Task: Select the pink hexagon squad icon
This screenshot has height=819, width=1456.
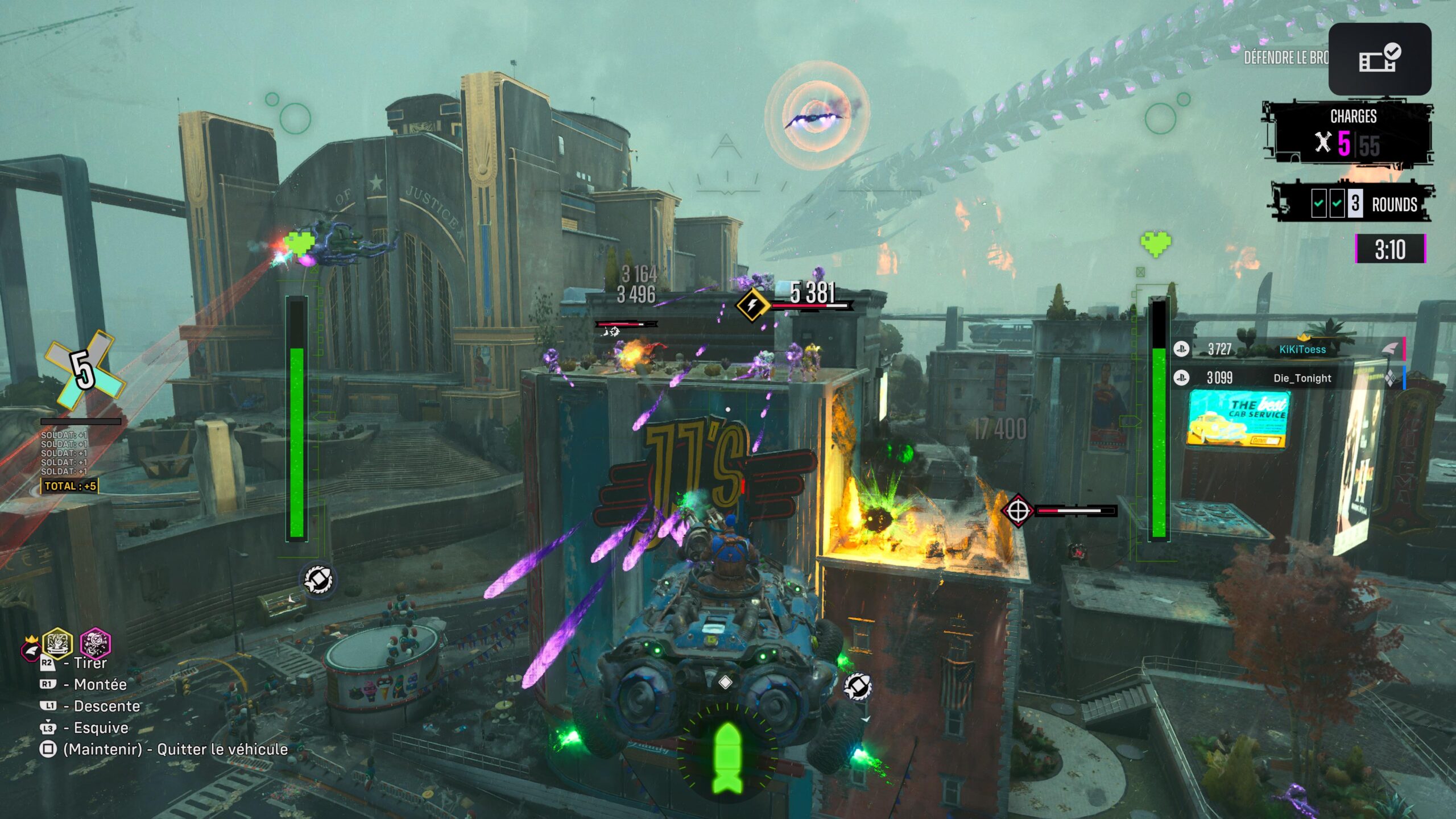Action: (95, 644)
